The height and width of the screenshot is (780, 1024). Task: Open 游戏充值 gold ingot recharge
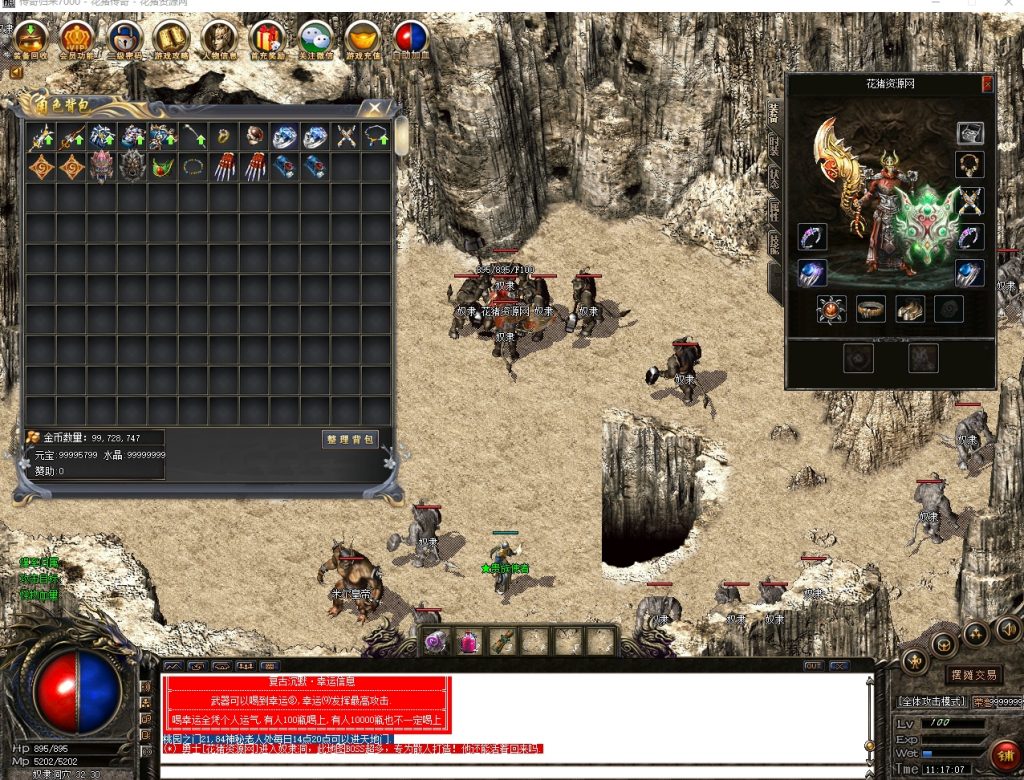click(362, 38)
